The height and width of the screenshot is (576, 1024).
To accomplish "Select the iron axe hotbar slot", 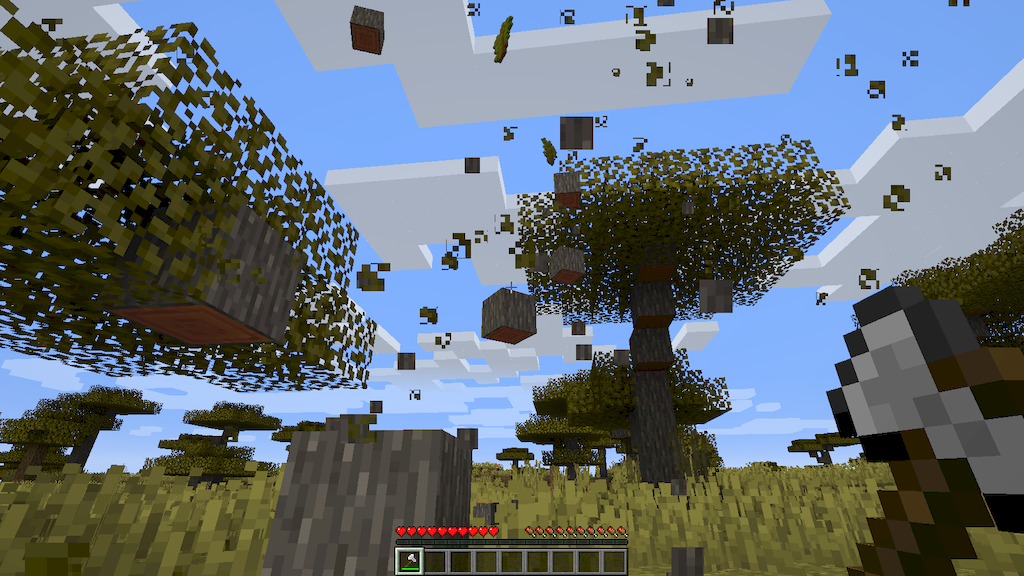I will tap(409, 561).
